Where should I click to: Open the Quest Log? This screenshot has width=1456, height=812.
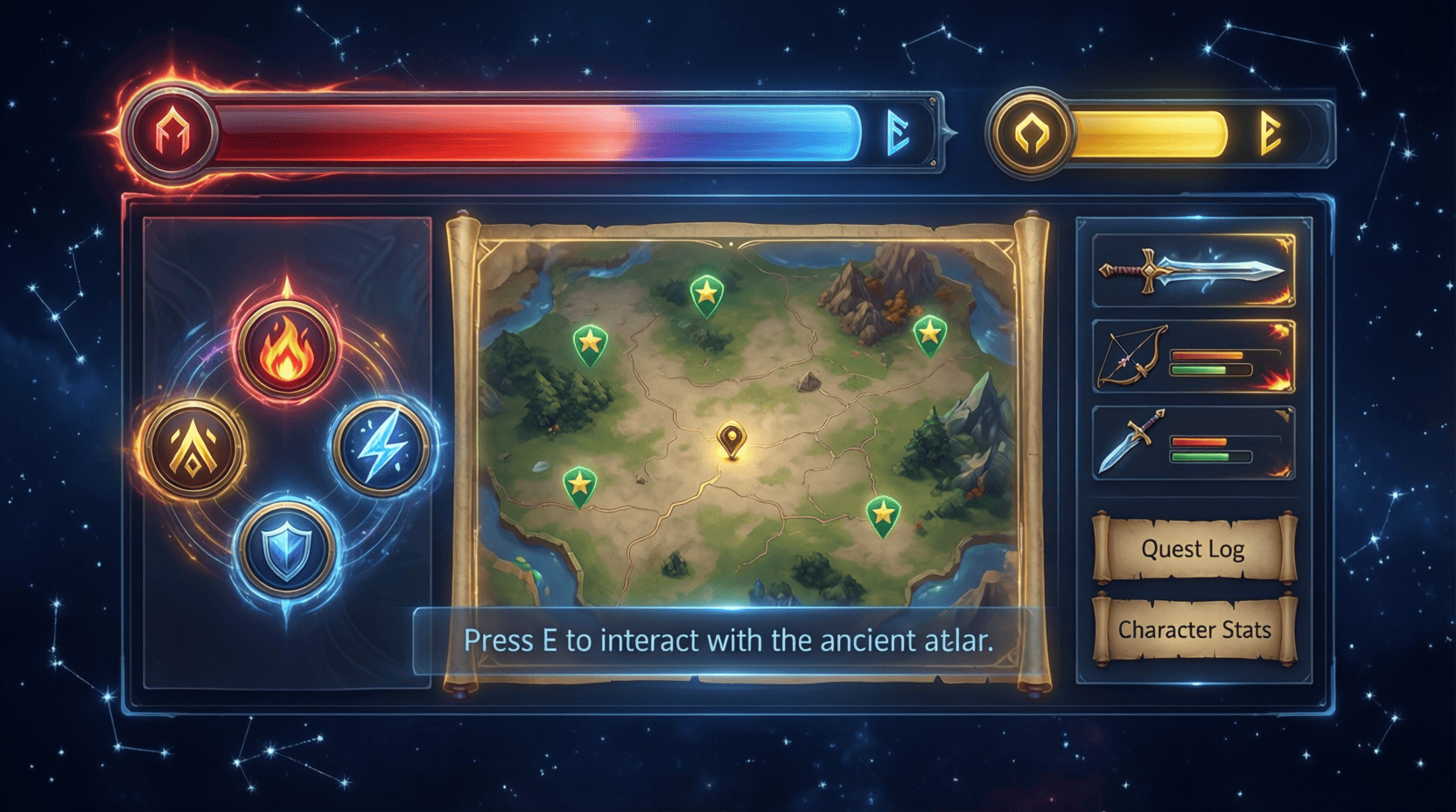coord(1193,549)
